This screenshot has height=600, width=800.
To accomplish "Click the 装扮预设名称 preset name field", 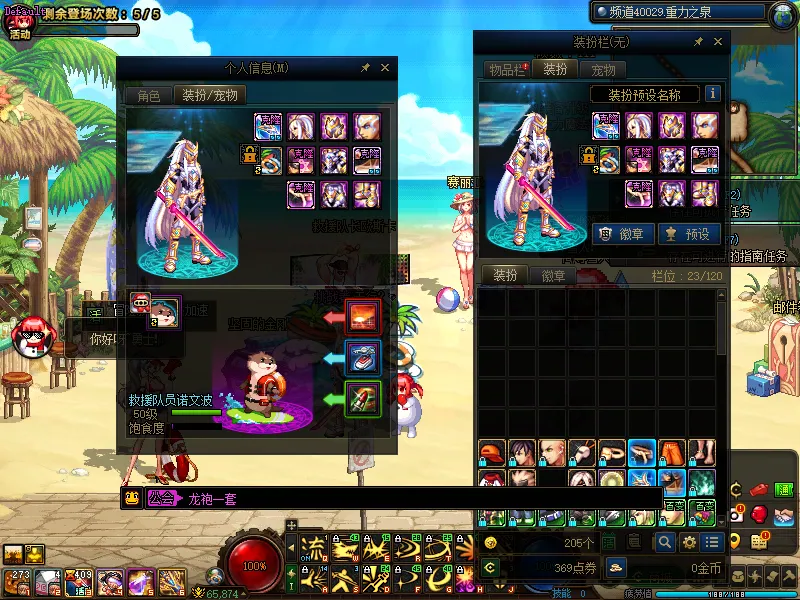I will [x=644, y=95].
